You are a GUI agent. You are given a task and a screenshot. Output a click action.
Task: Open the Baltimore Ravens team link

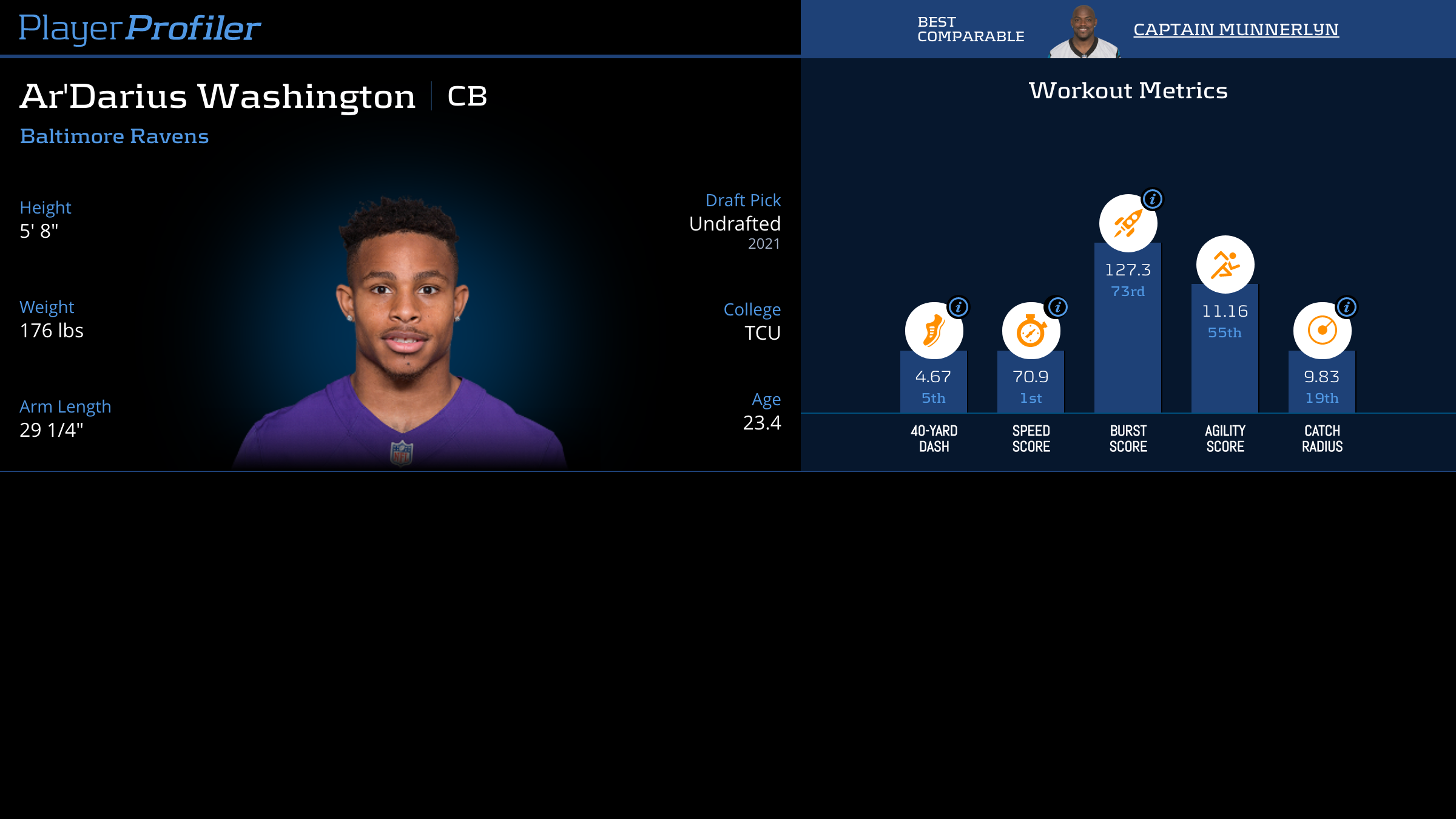114,136
